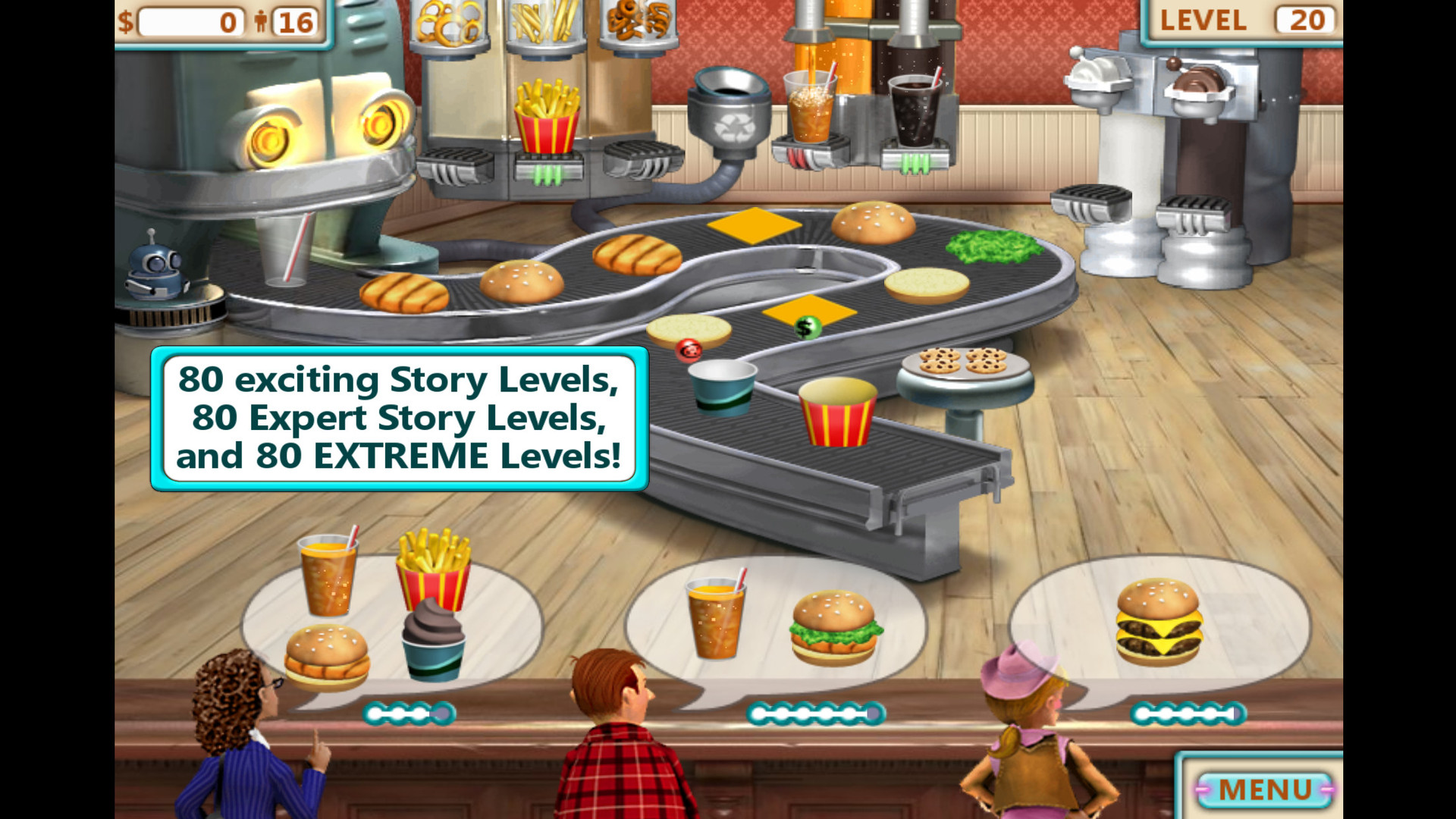
Task: Click the customer counter showing 16
Action: [297, 21]
